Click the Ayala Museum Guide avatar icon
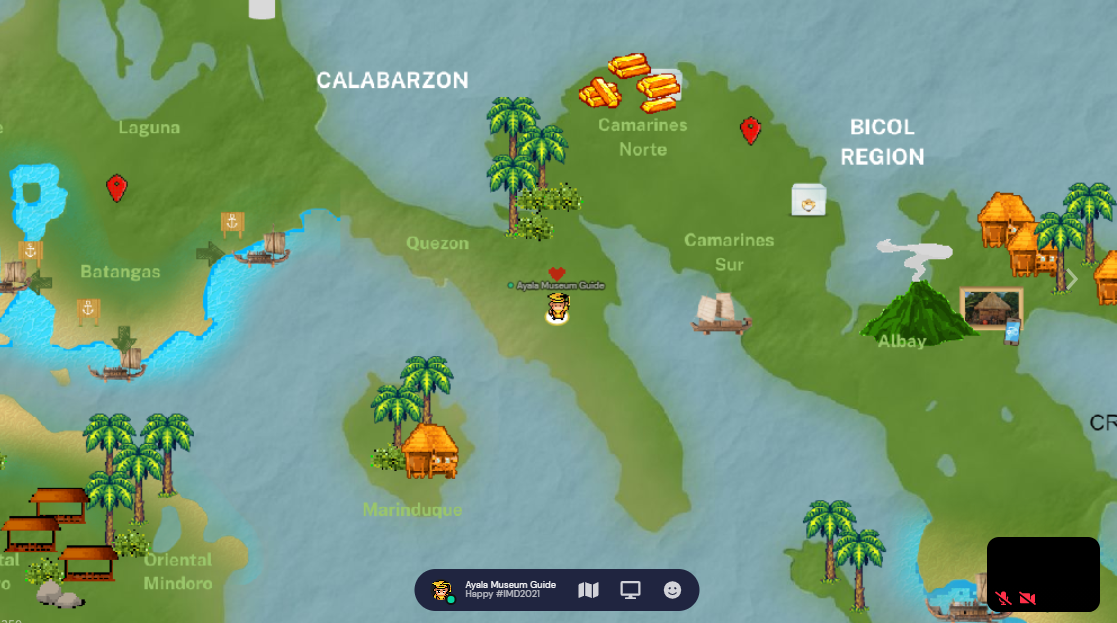Screen dimensions: 1117x623 (441, 590)
